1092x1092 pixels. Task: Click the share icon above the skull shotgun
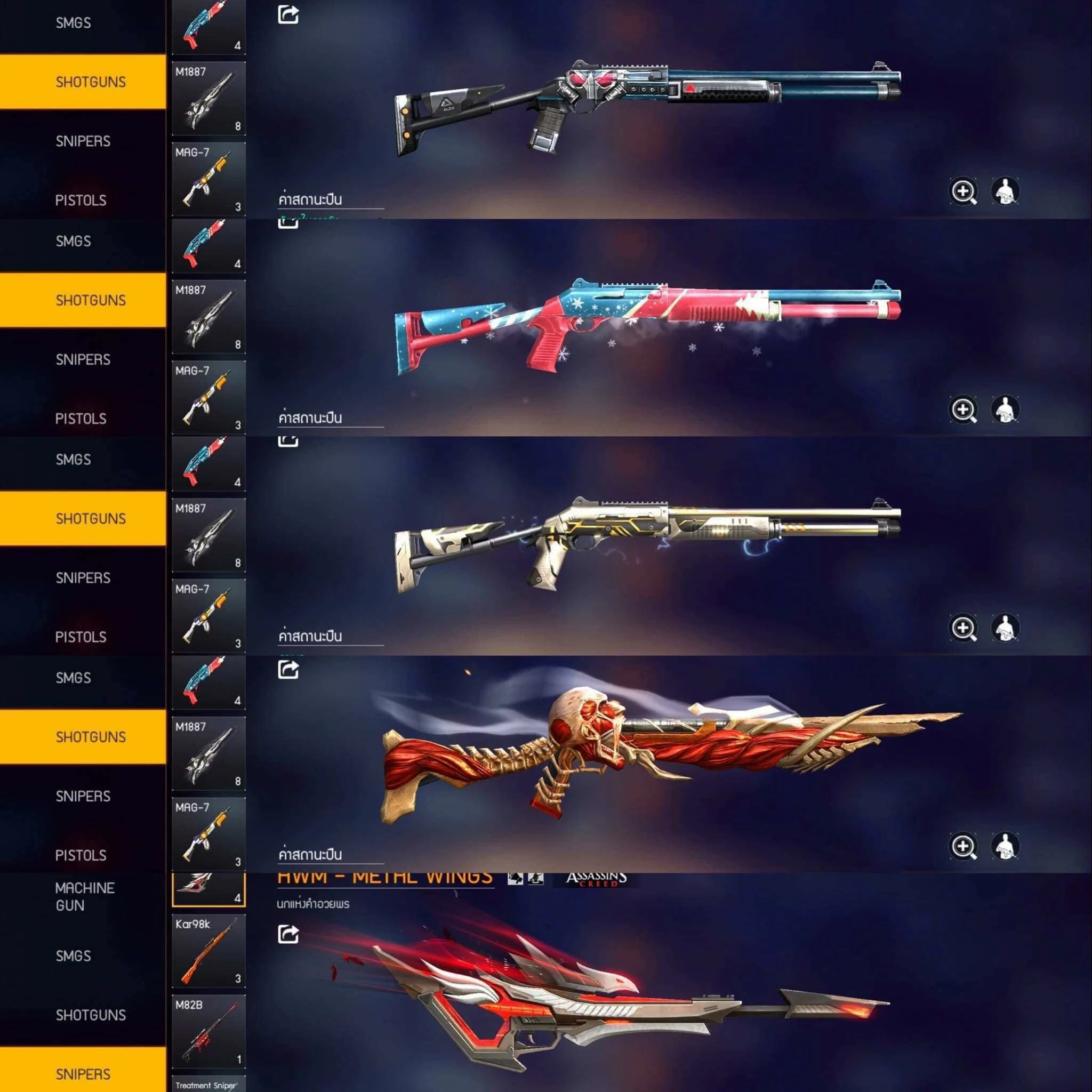coord(288,670)
